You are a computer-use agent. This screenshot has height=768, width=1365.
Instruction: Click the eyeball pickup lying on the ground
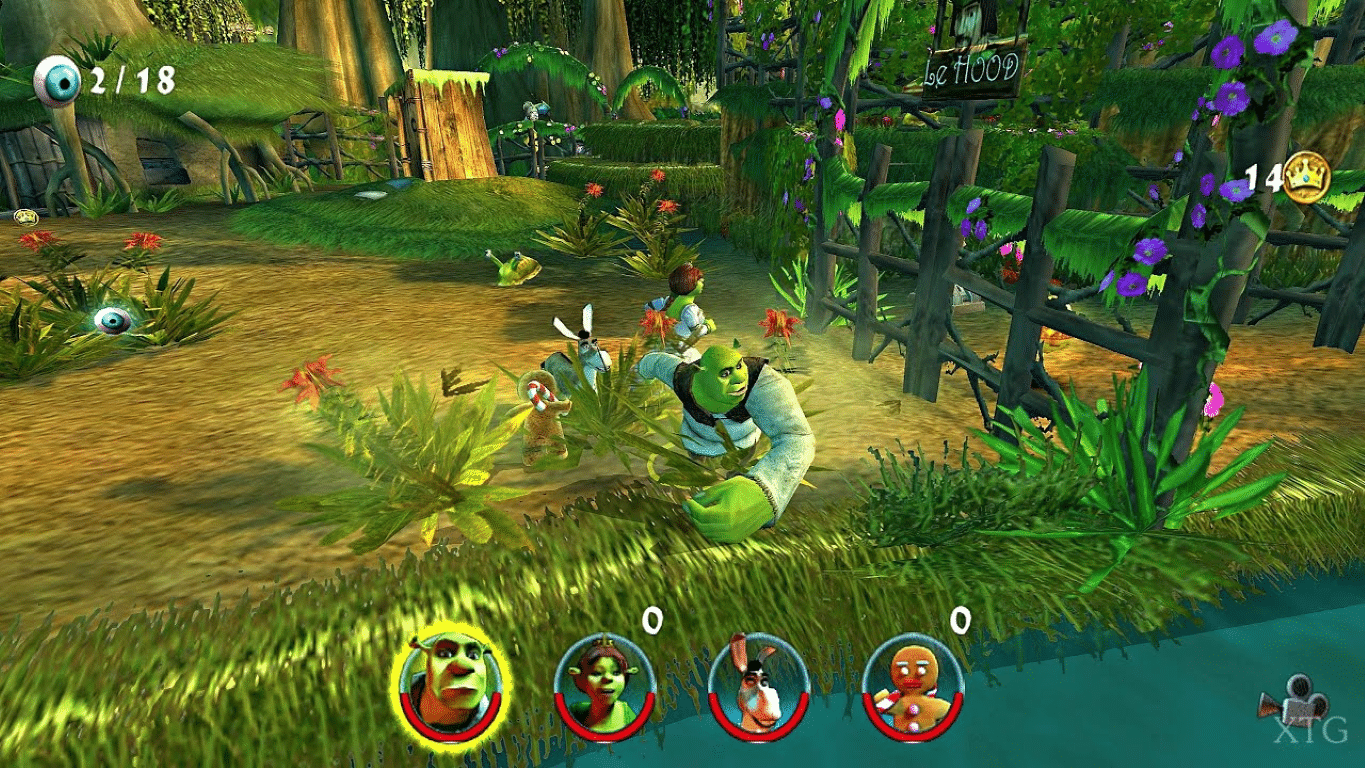point(113,320)
